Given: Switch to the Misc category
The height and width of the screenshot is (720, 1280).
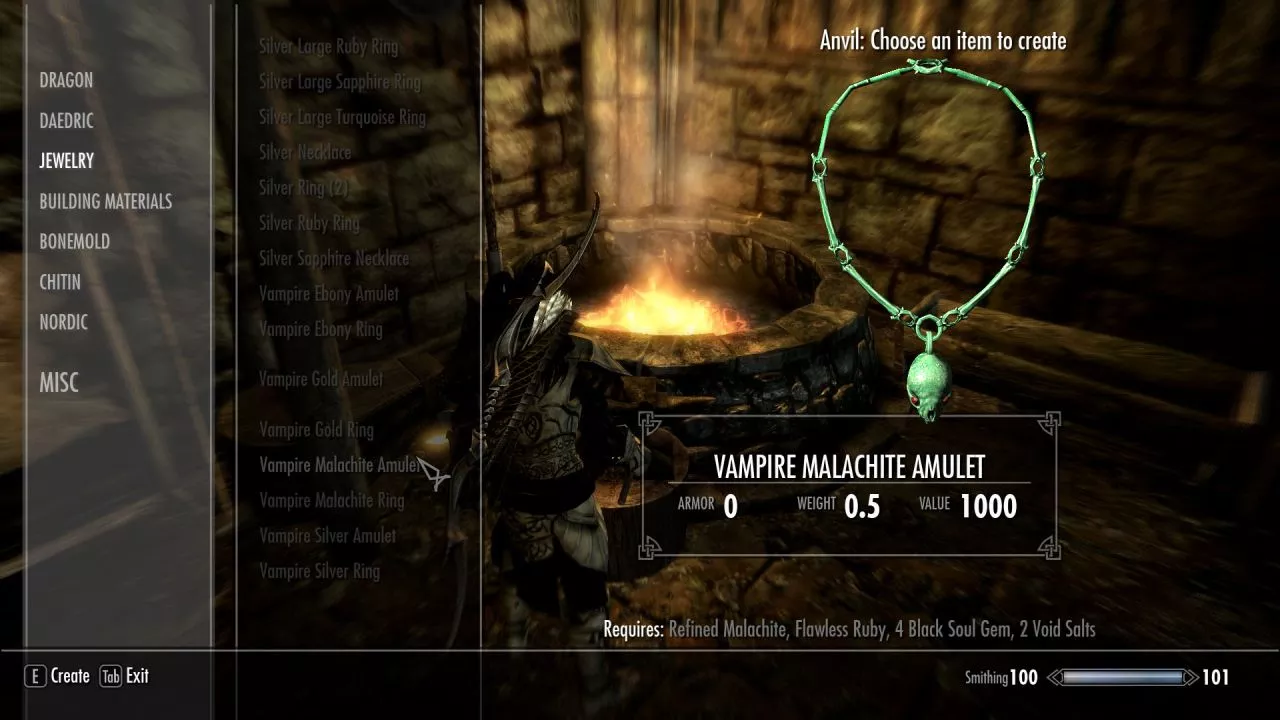Looking at the screenshot, I should [59, 382].
